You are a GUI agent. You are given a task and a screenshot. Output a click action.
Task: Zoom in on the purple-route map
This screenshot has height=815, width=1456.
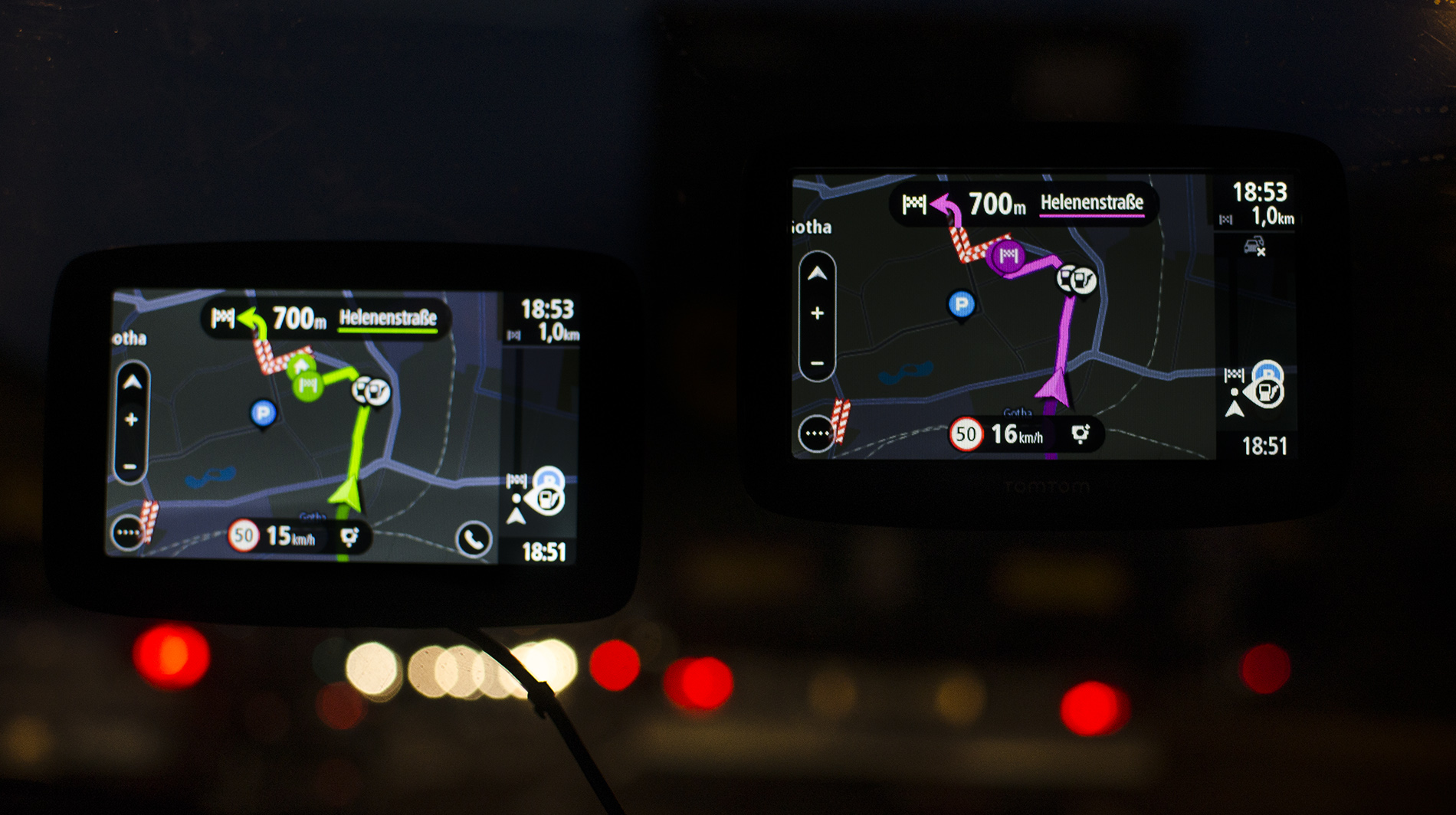[817, 313]
